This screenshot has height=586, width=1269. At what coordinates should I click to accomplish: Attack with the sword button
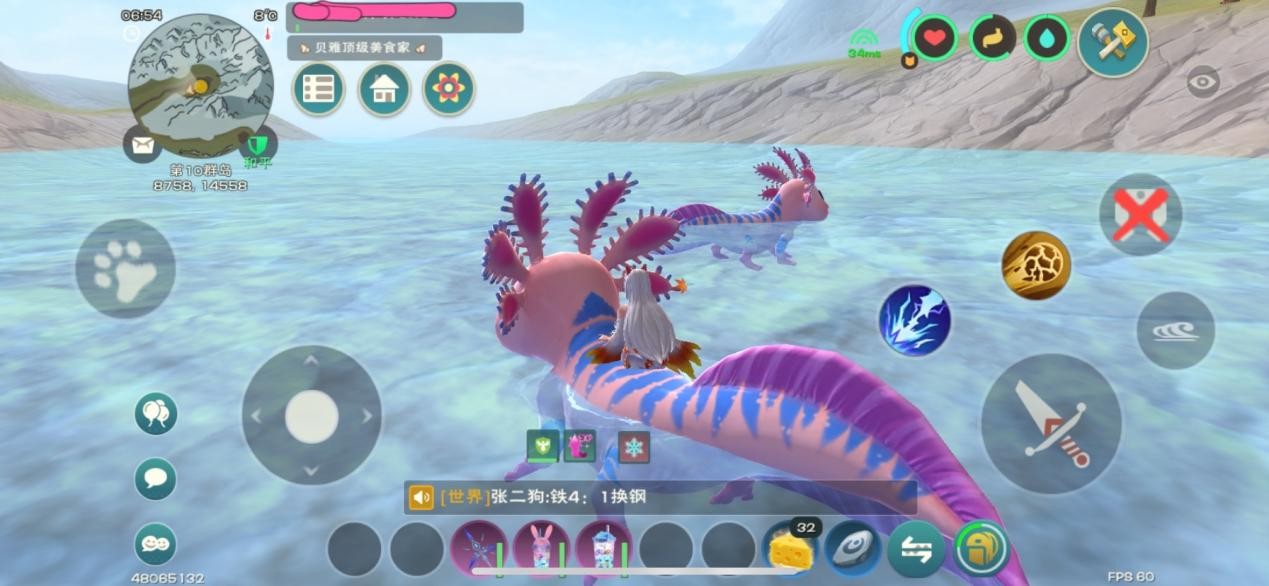(x=1050, y=423)
